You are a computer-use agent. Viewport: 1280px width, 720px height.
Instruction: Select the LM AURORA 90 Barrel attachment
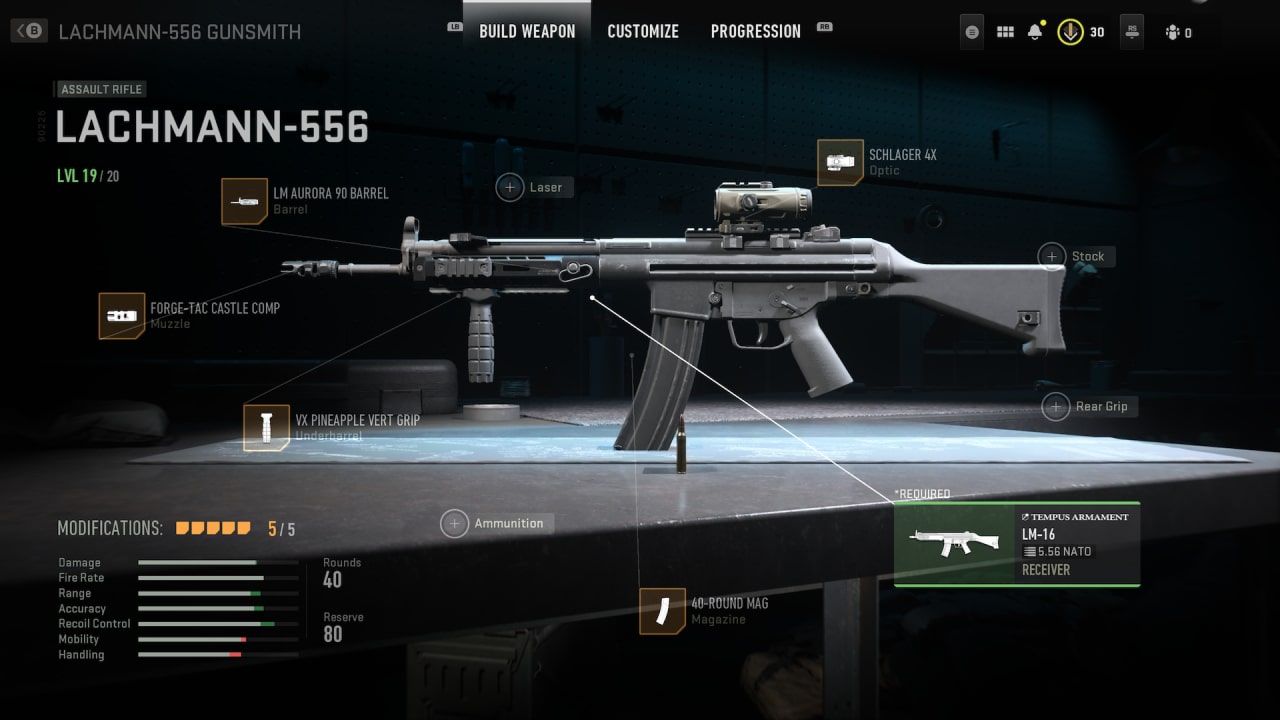[245, 202]
